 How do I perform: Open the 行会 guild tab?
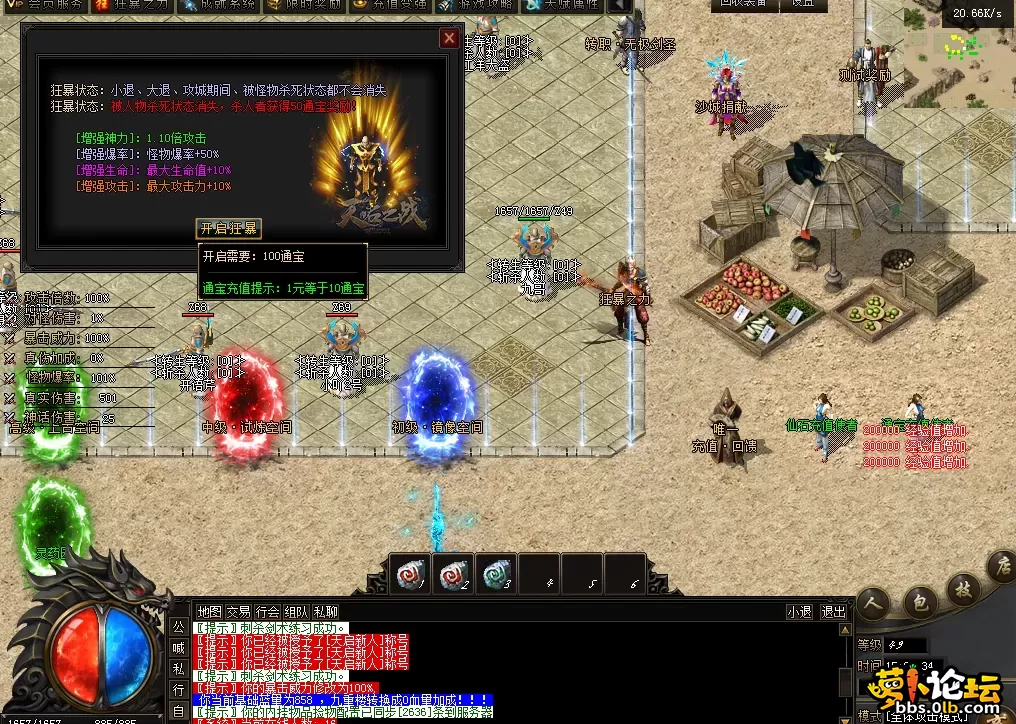point(267,611)
